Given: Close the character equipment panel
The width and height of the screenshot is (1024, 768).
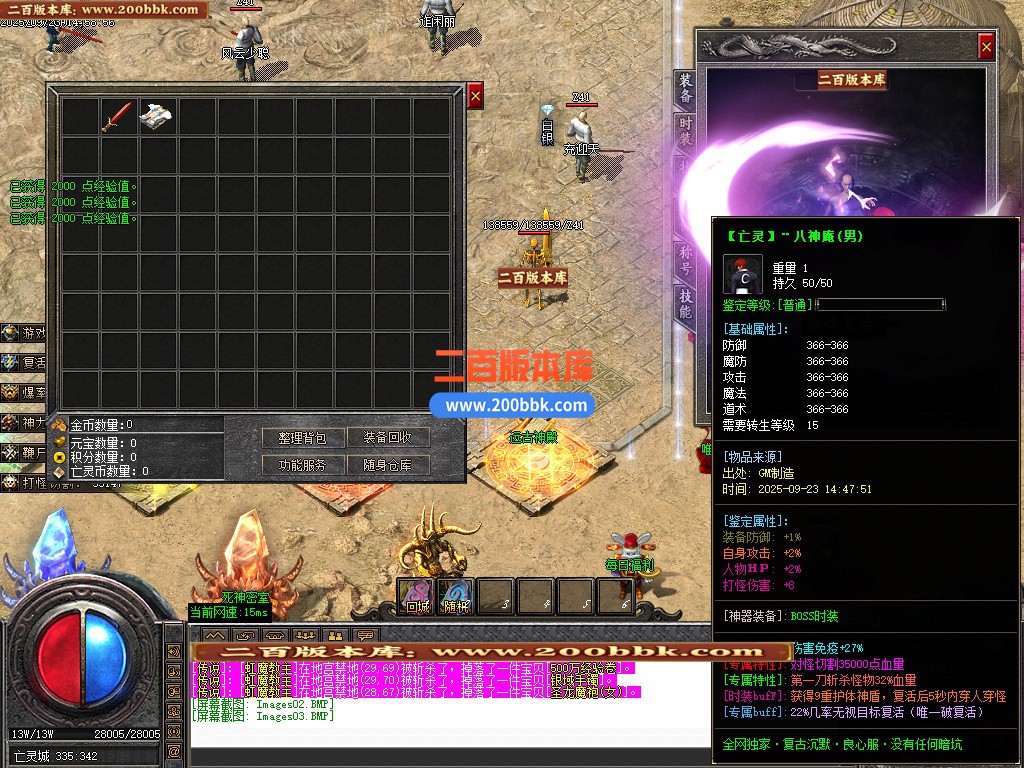Looking at the screenshot, I should tap(986, 46).
